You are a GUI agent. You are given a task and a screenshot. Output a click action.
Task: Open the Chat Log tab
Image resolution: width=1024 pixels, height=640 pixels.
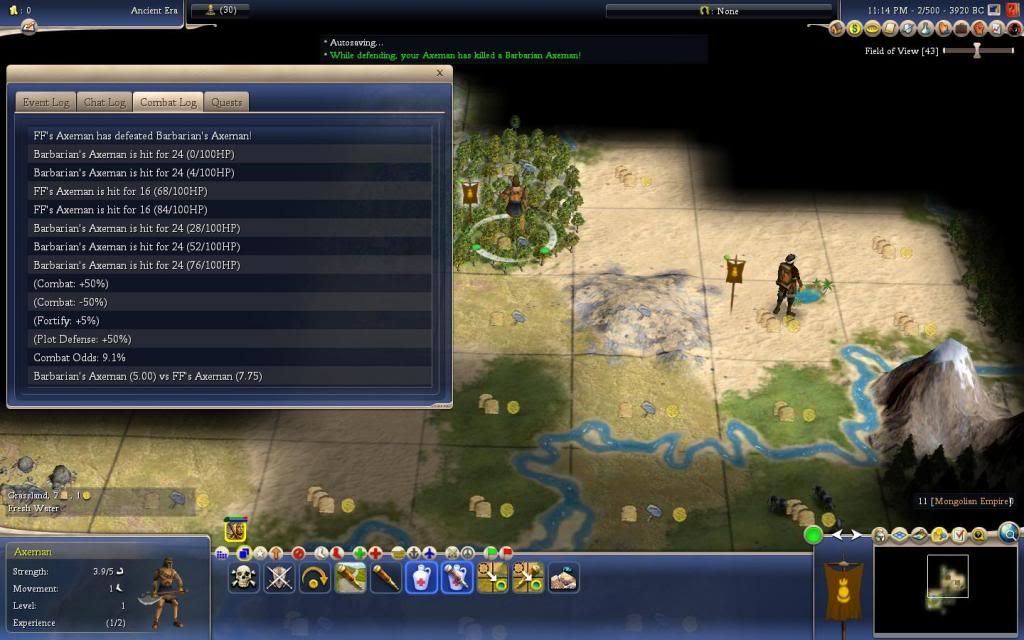pyautogui.click(x=104, y=102)
